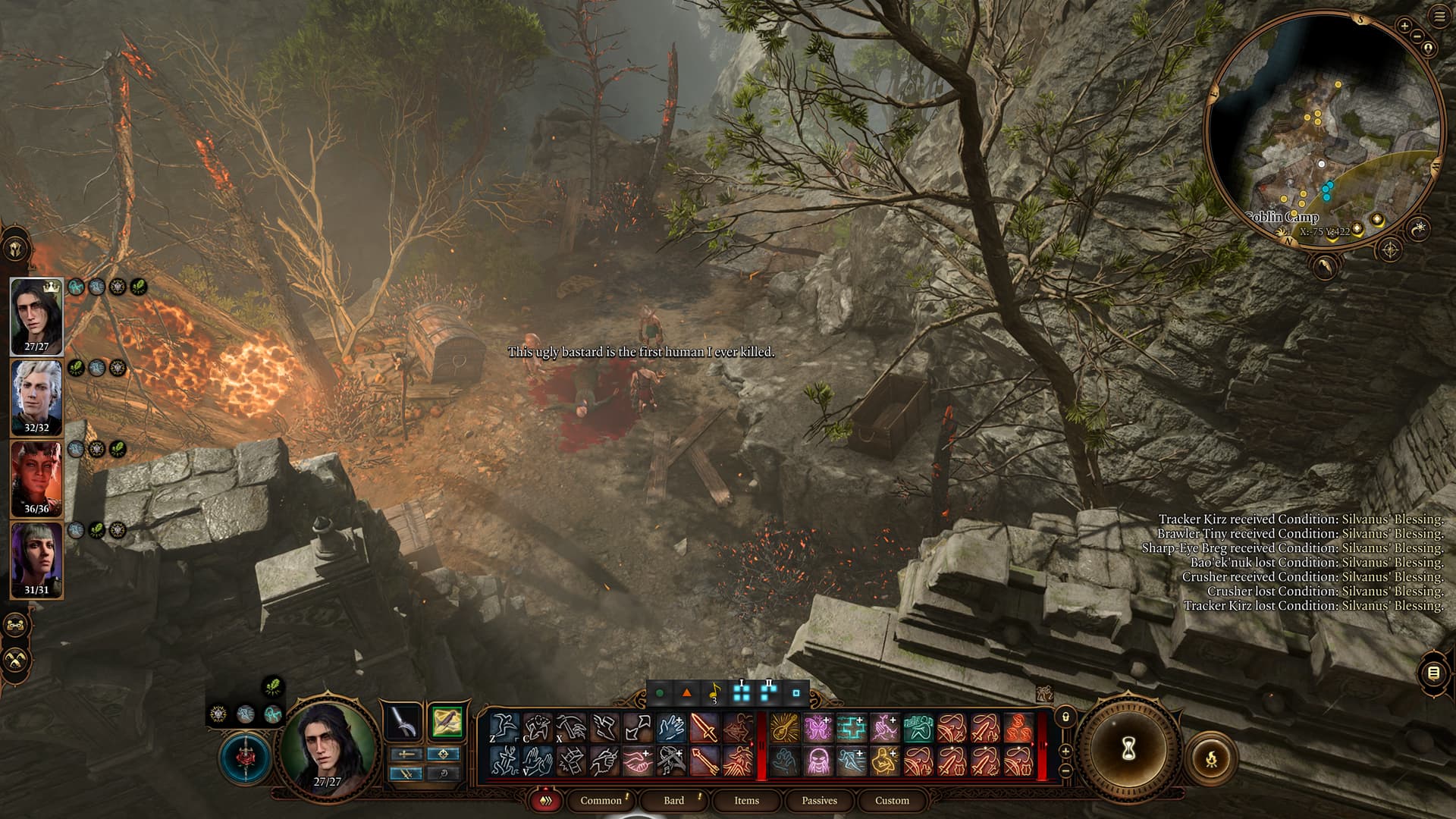
Task: Open the Bard hotbar tab
Action: click(673, 800)
